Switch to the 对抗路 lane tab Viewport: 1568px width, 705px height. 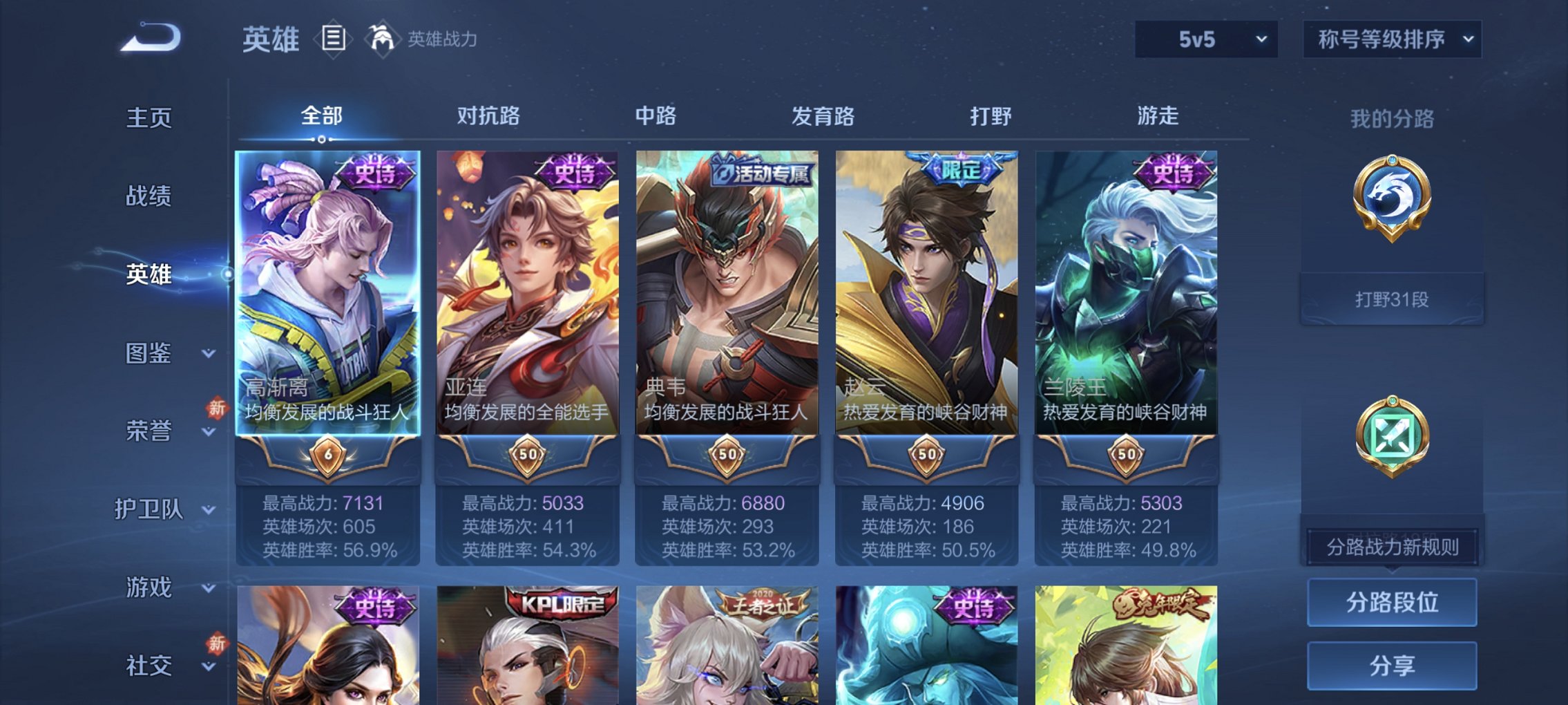click(x=490, y=116)
